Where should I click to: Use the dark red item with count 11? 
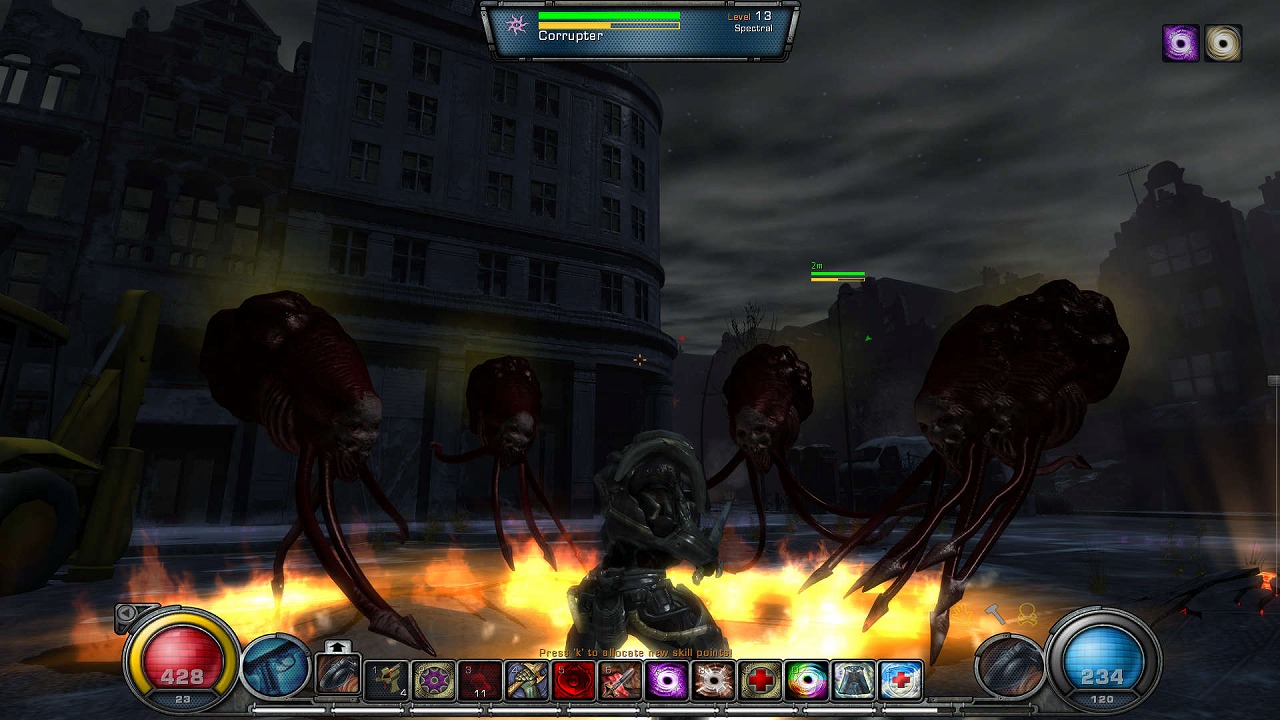tap(480, 681)
